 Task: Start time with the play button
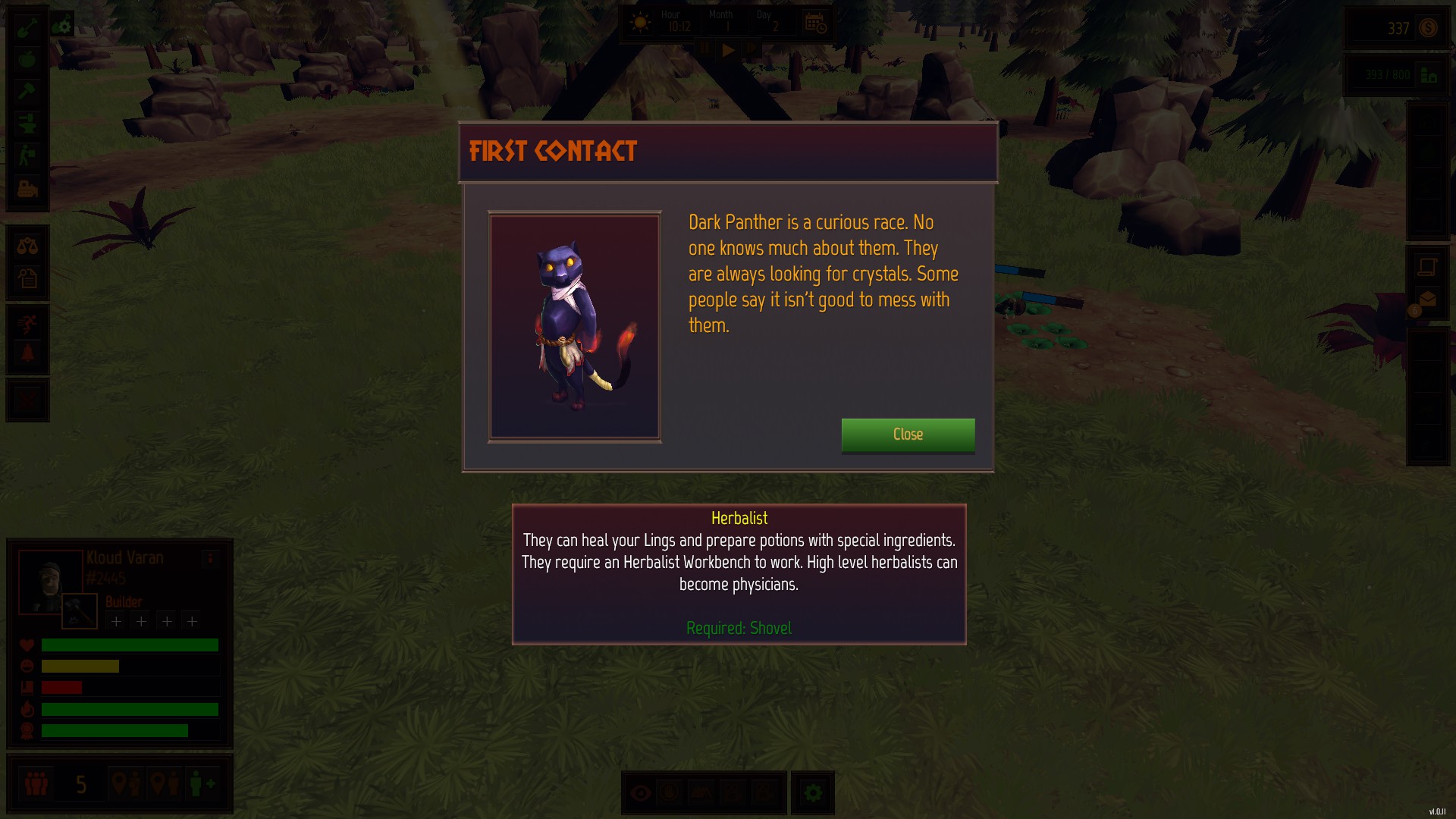point(728,50)
